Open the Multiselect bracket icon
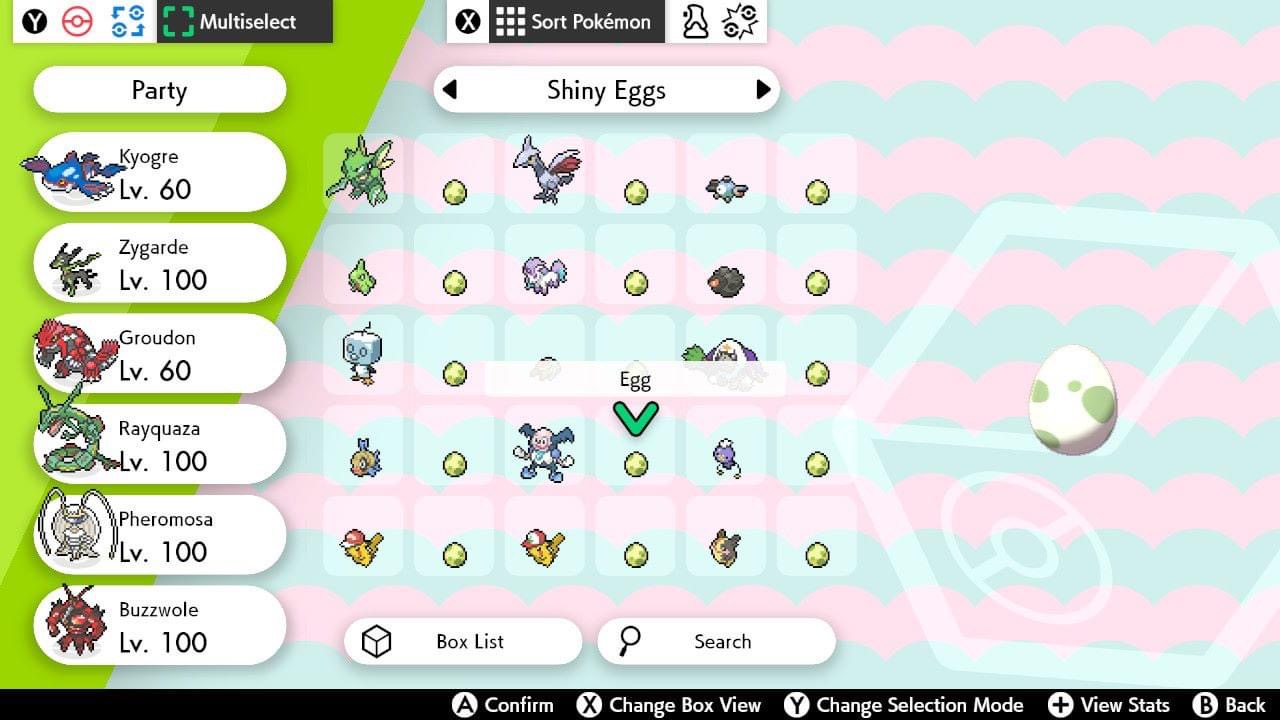 180,20
